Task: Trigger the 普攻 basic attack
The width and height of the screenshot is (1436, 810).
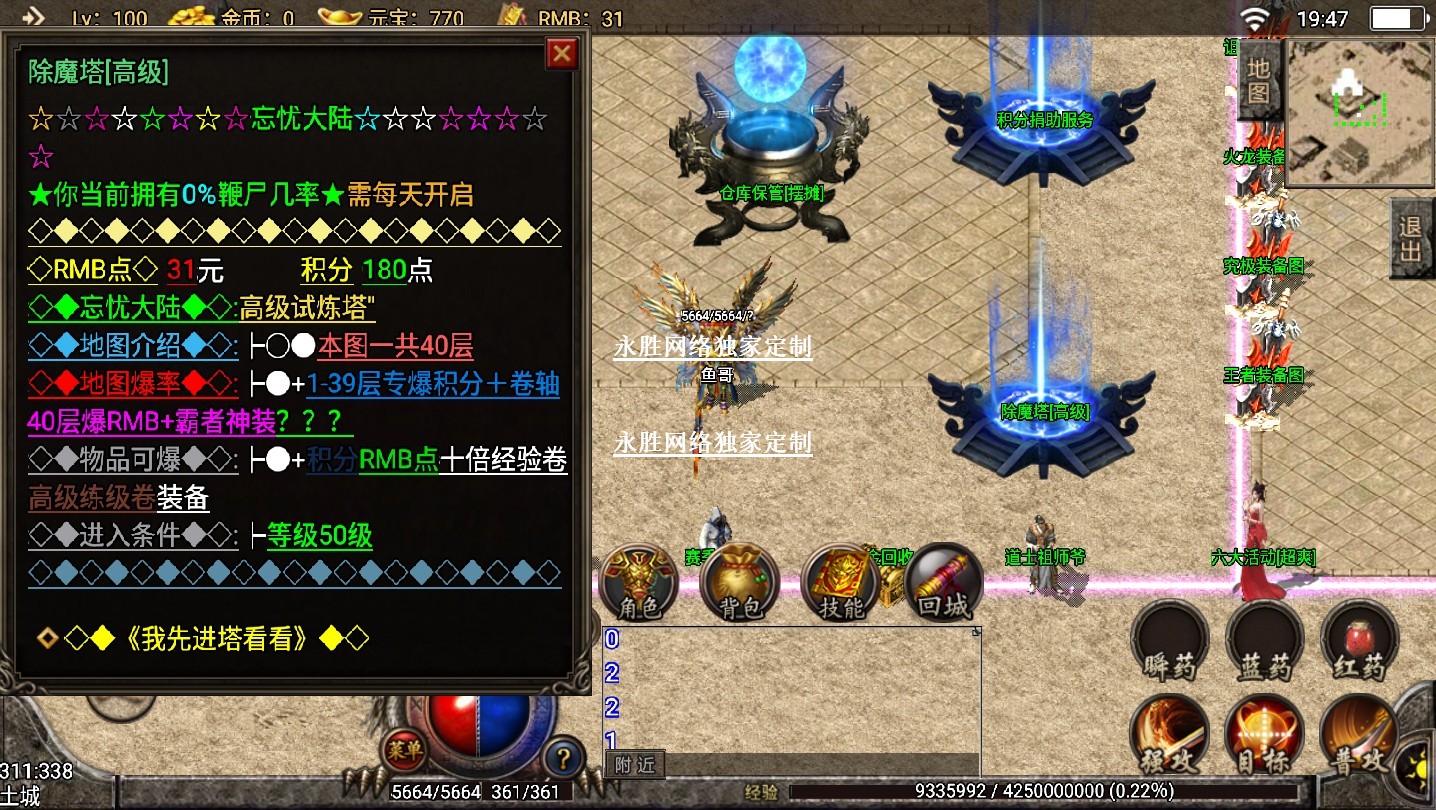Action: (1359, 735)
